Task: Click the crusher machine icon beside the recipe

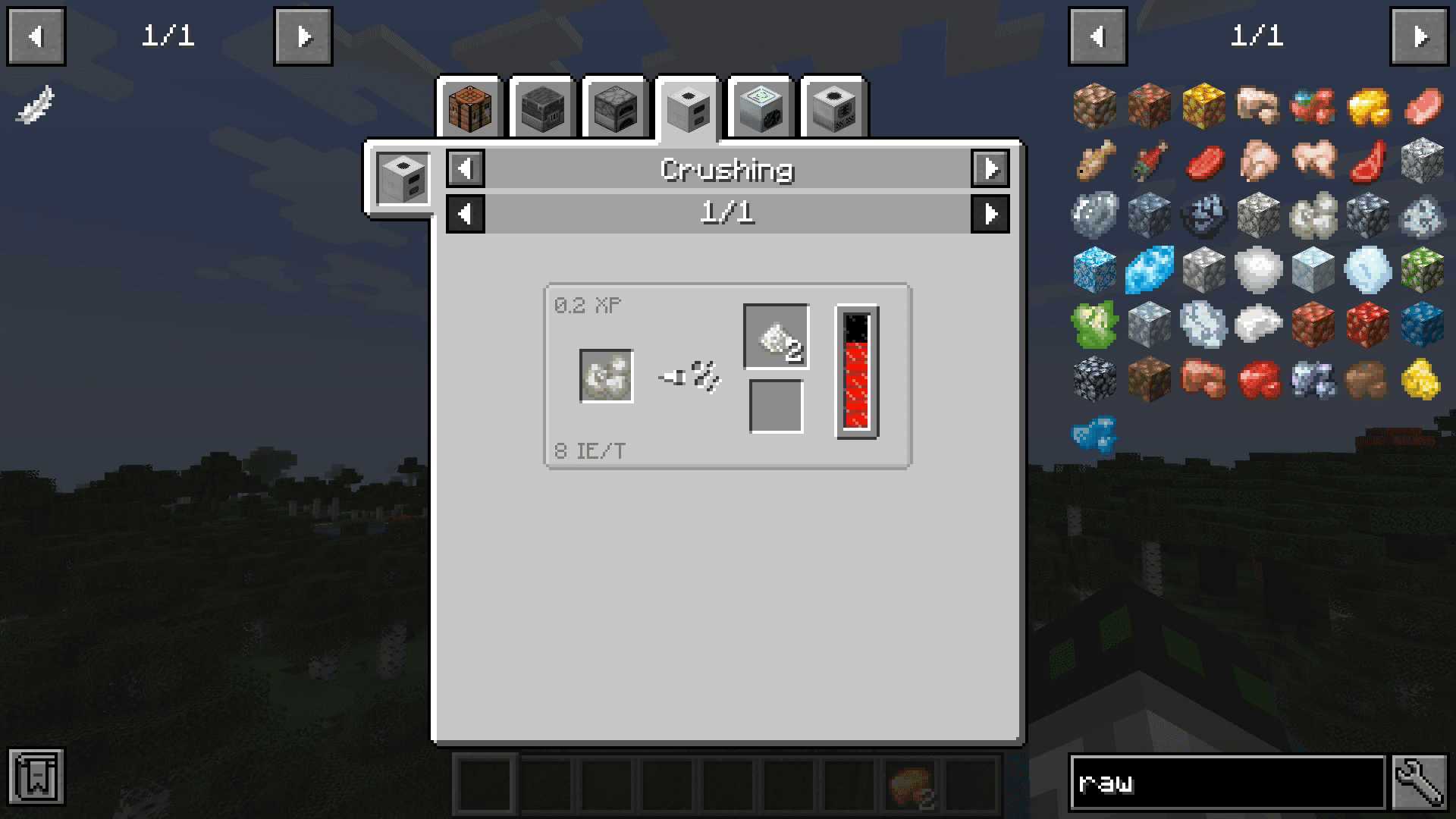Action: [x=403, y=179]
